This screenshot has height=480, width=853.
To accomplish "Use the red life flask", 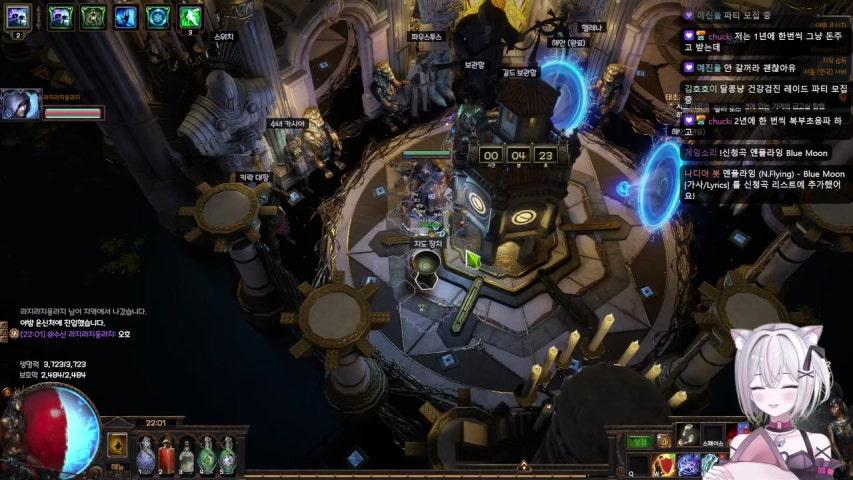I will click(x=167, y=456).
